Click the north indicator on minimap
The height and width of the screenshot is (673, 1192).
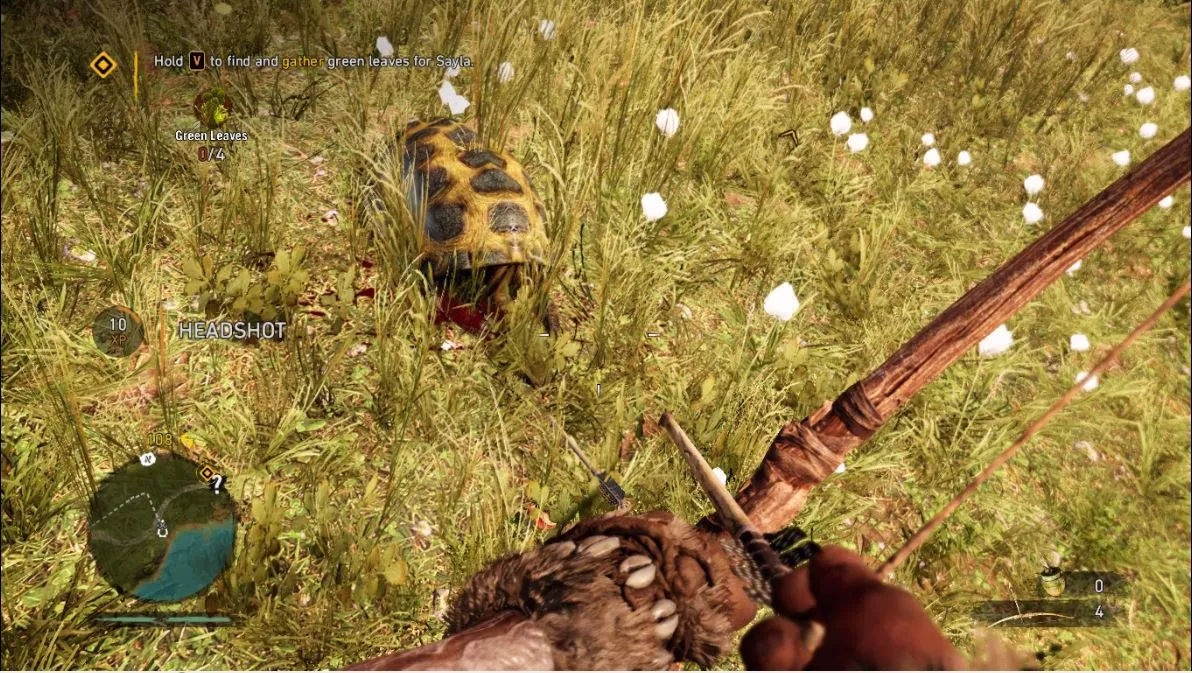click(147, 459)
